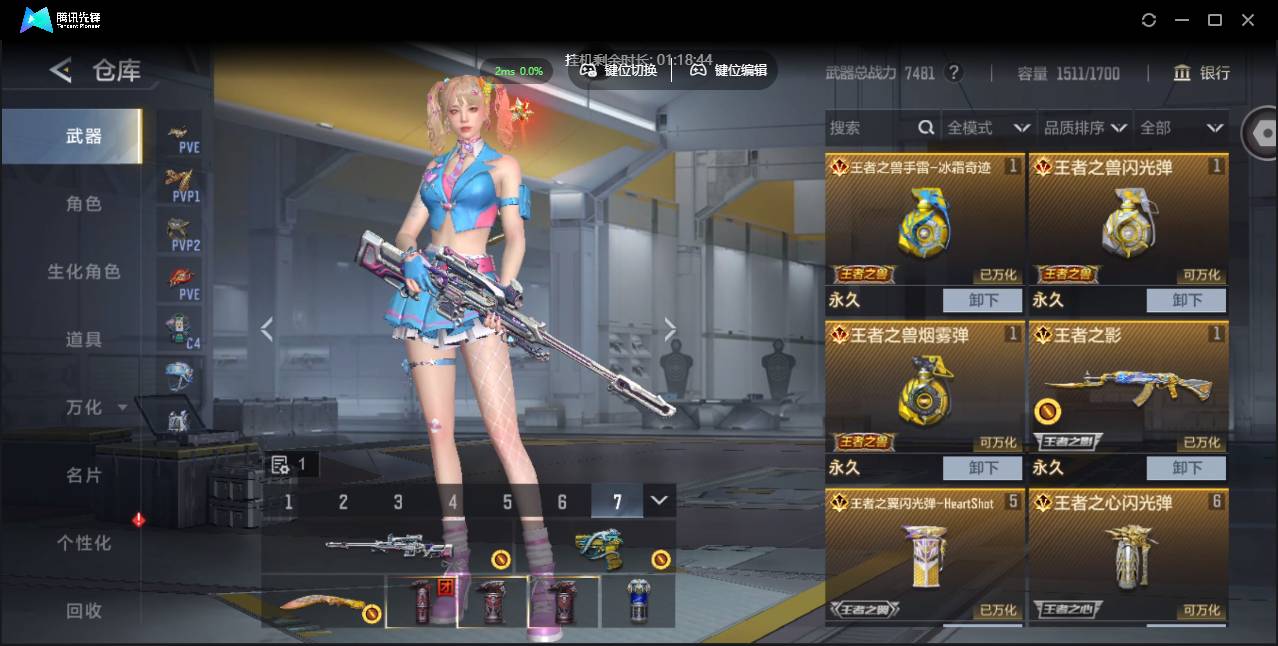The image size is (1278, 646).
Task: Choose the 王者之心闪光弹 item card
Action: [1128, 555]
